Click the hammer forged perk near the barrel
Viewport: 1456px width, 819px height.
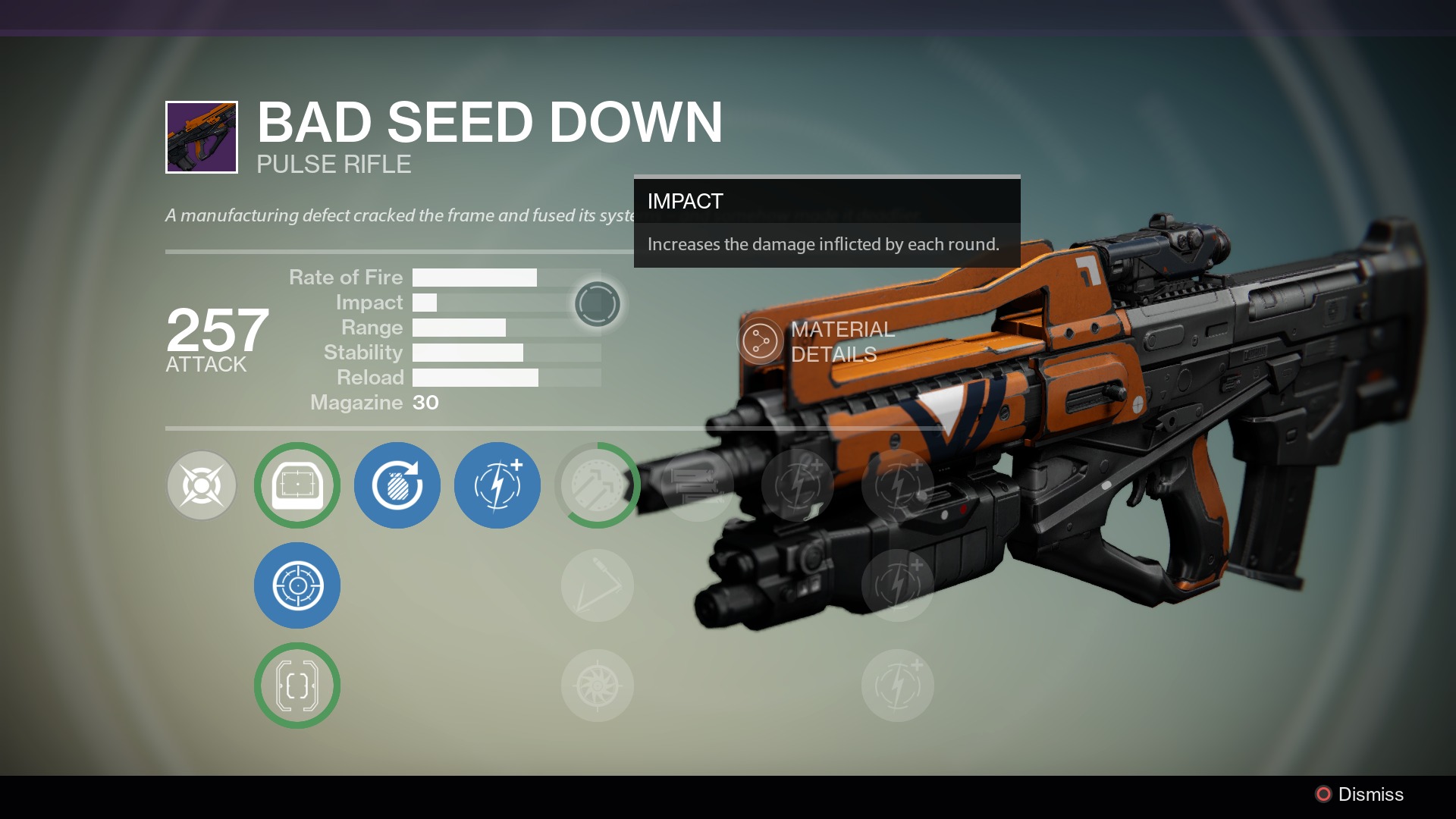597,485
